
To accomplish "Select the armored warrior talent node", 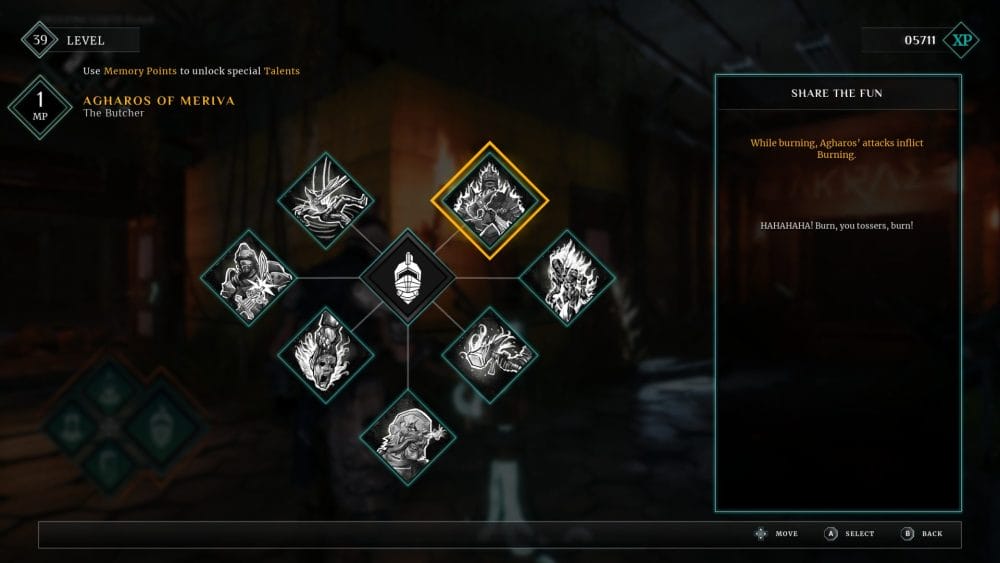I will 249,275.
